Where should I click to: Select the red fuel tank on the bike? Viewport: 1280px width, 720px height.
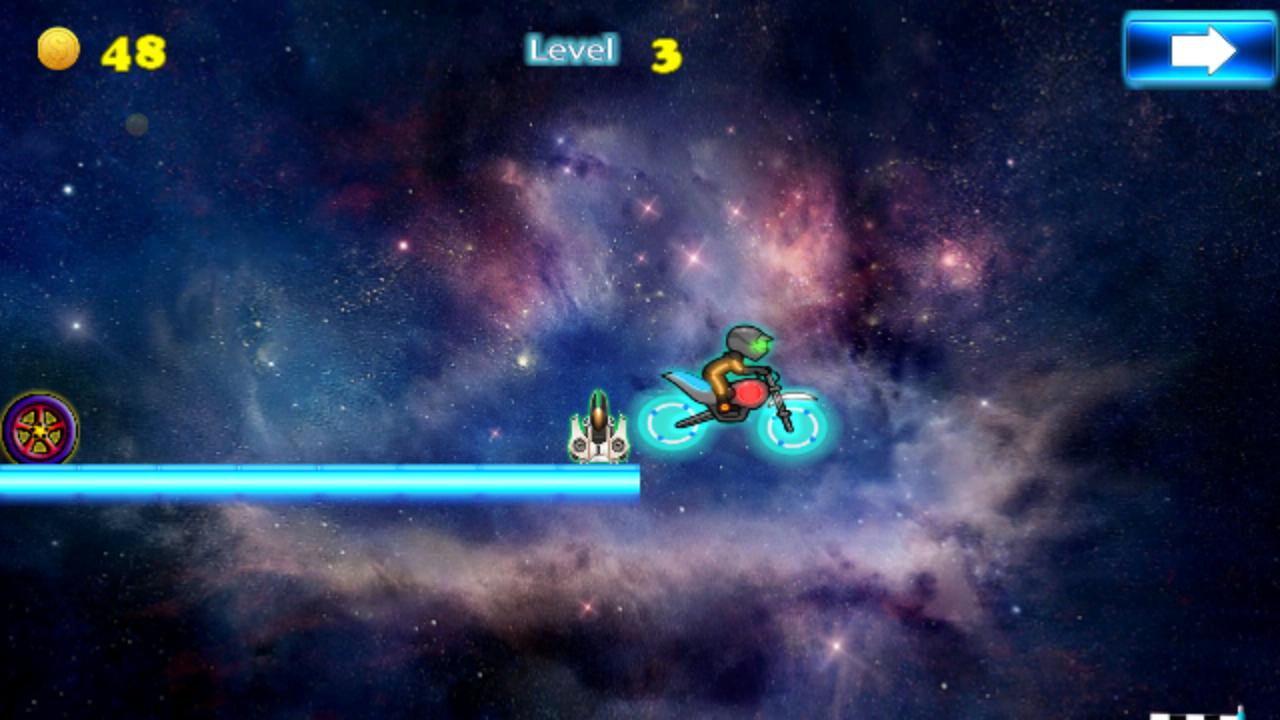coord(748,393)
